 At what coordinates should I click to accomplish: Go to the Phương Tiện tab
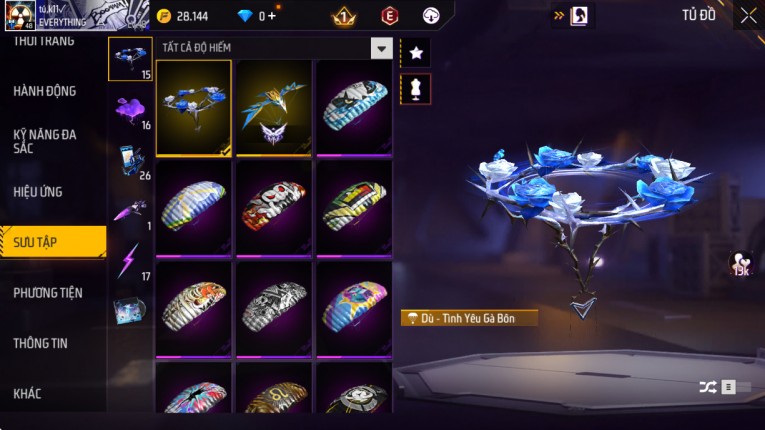48,293
